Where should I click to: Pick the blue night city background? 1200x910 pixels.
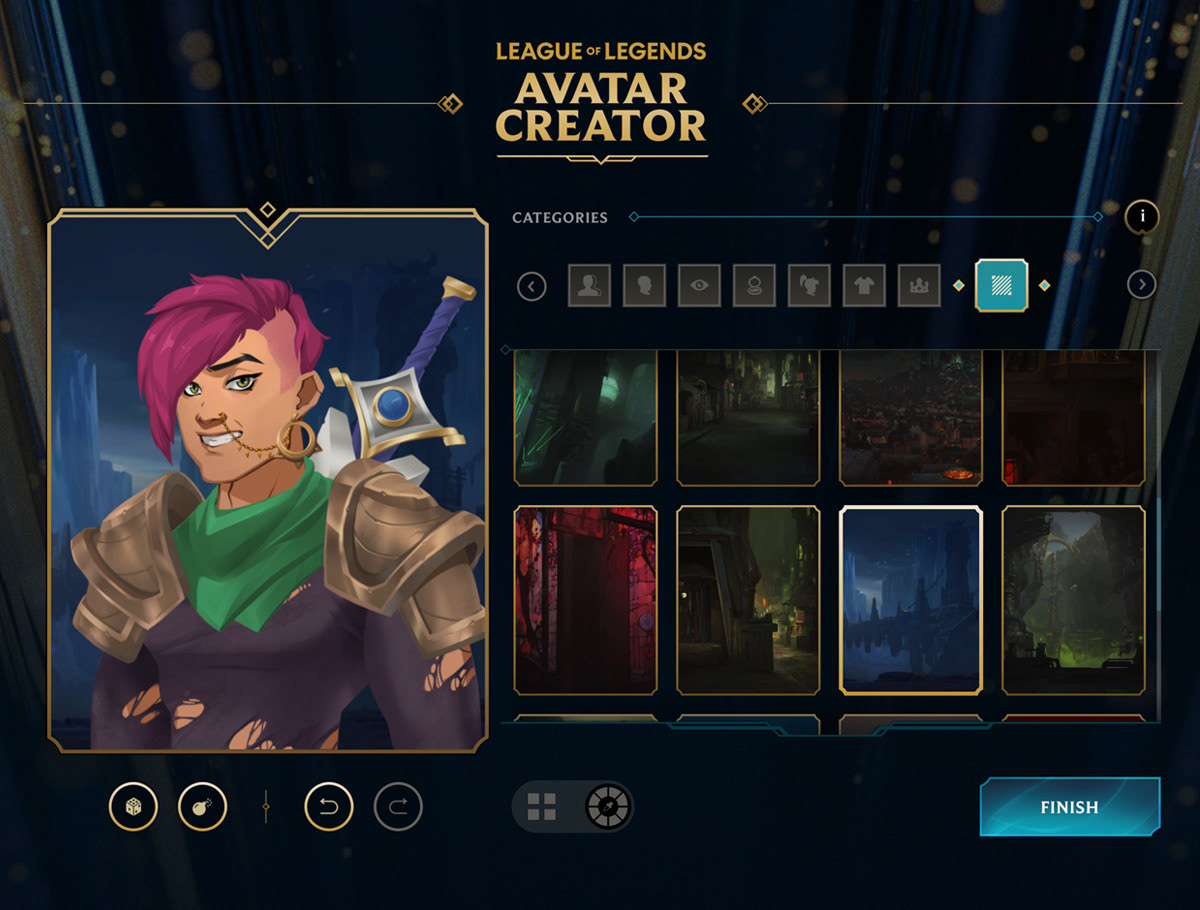(x=911, y=600)
